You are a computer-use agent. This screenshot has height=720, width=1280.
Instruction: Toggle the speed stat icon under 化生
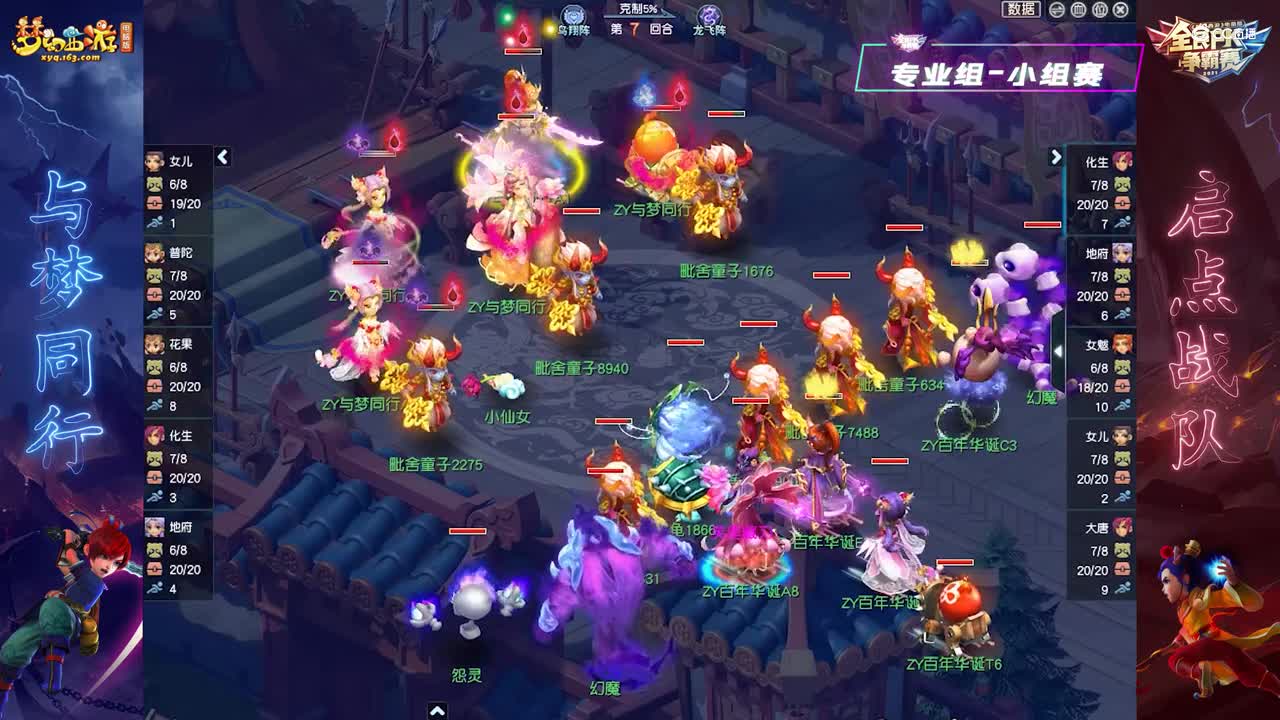(153, 494)
